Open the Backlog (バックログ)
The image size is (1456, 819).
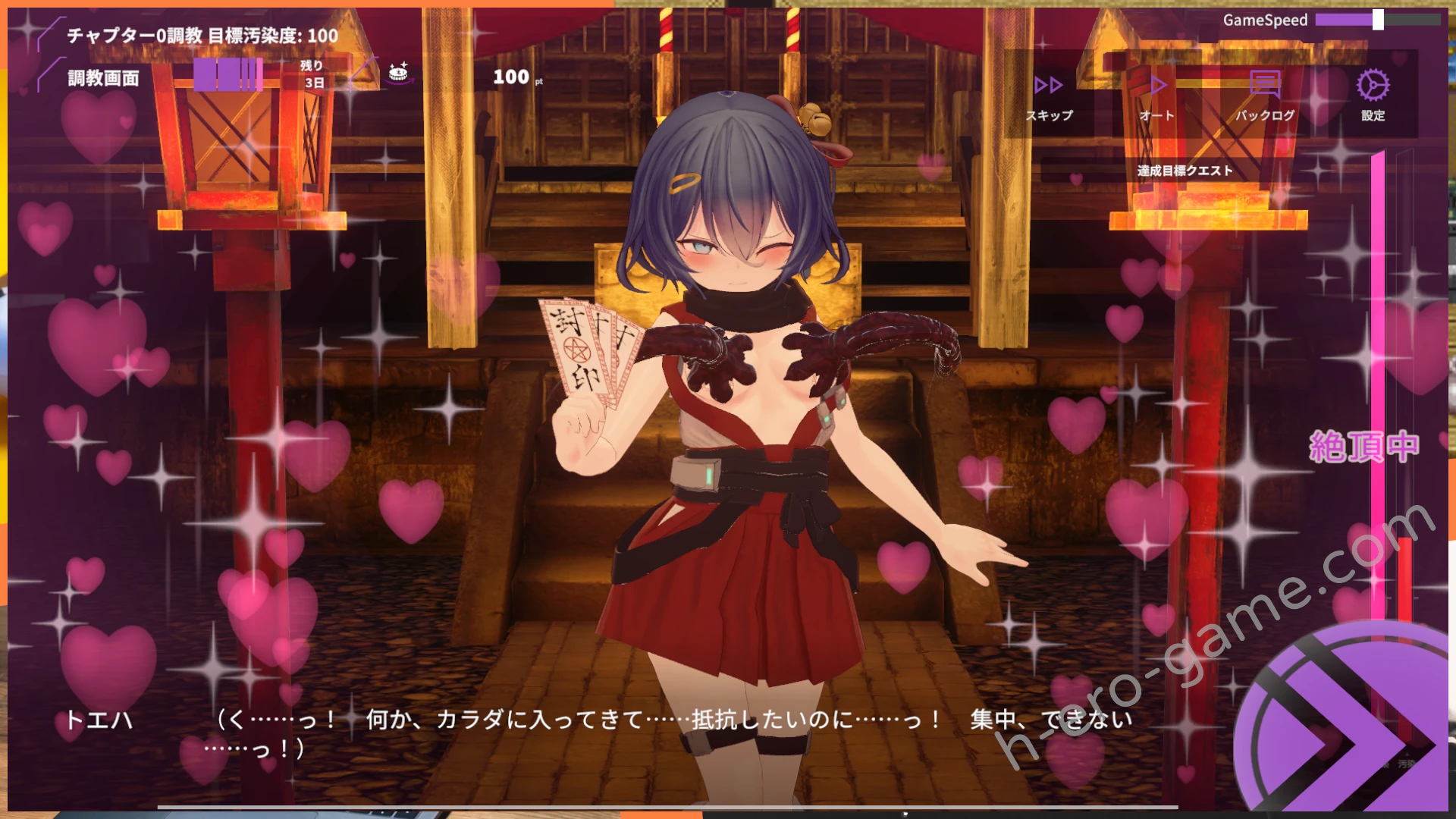(x=1265, y=96)
